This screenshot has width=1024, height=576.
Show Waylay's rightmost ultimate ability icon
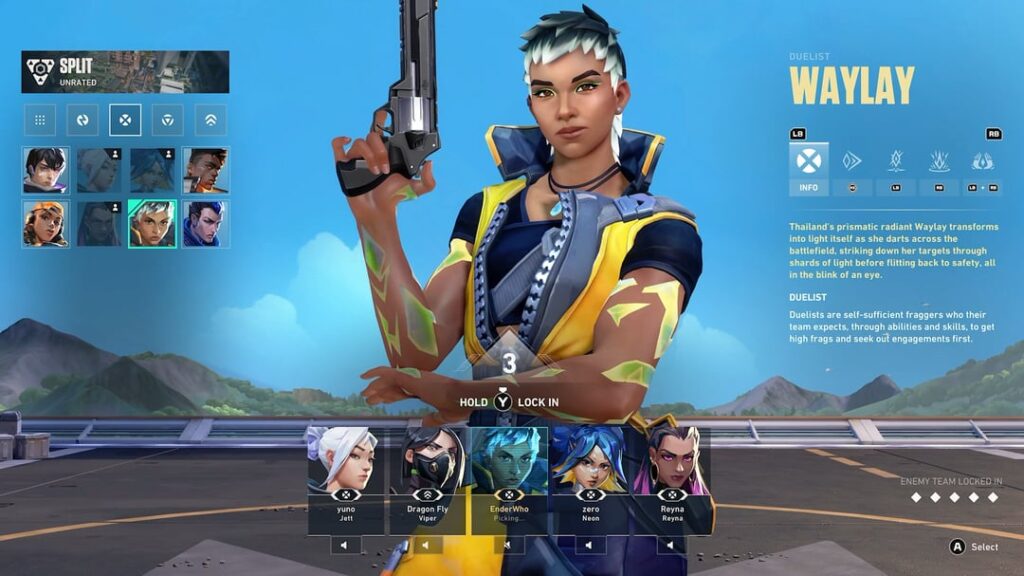coord(982,161)
